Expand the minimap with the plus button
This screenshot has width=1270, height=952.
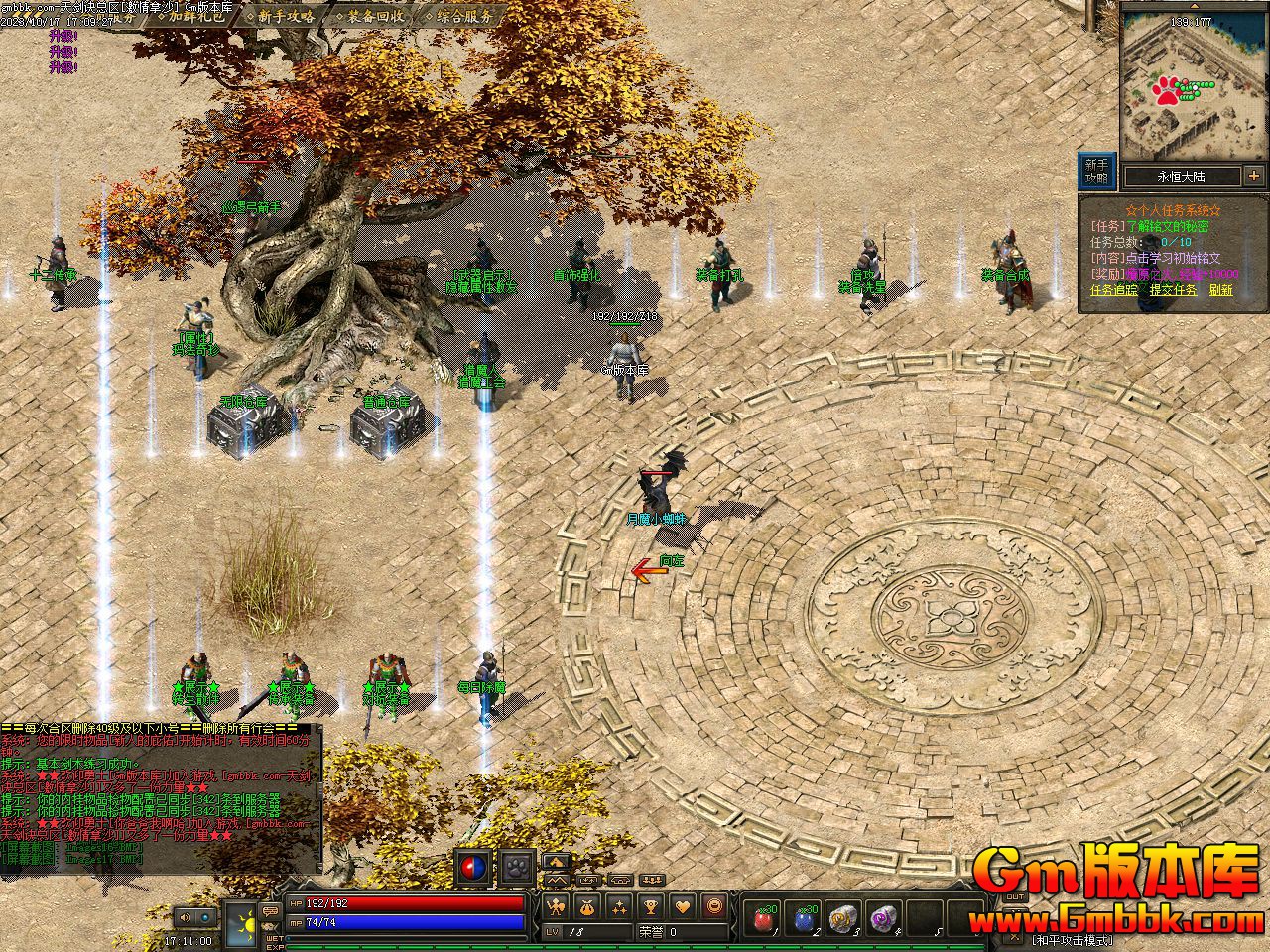tap(1253, 177)
